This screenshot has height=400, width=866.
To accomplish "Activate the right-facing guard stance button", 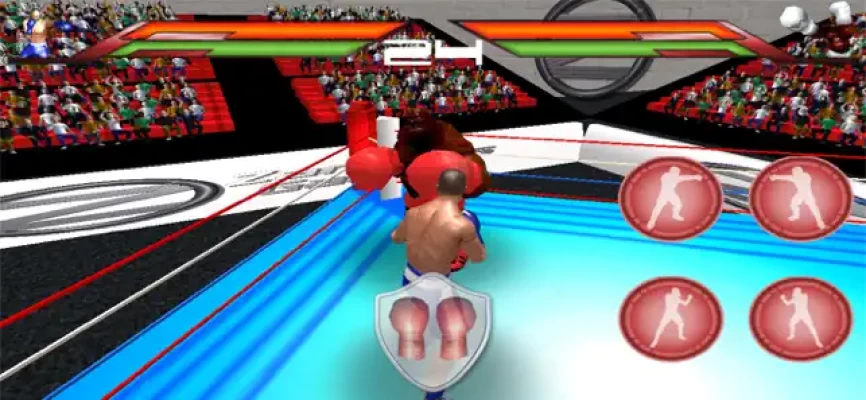I will (670, 318).
